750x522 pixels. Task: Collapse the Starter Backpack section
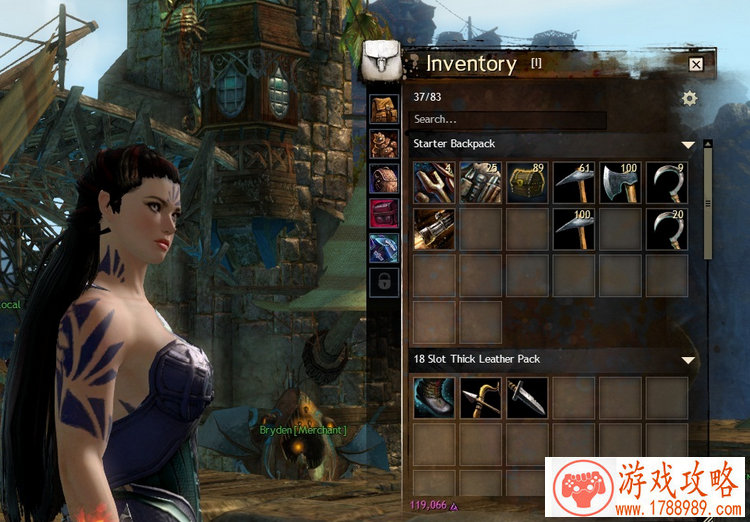(688, 145)
